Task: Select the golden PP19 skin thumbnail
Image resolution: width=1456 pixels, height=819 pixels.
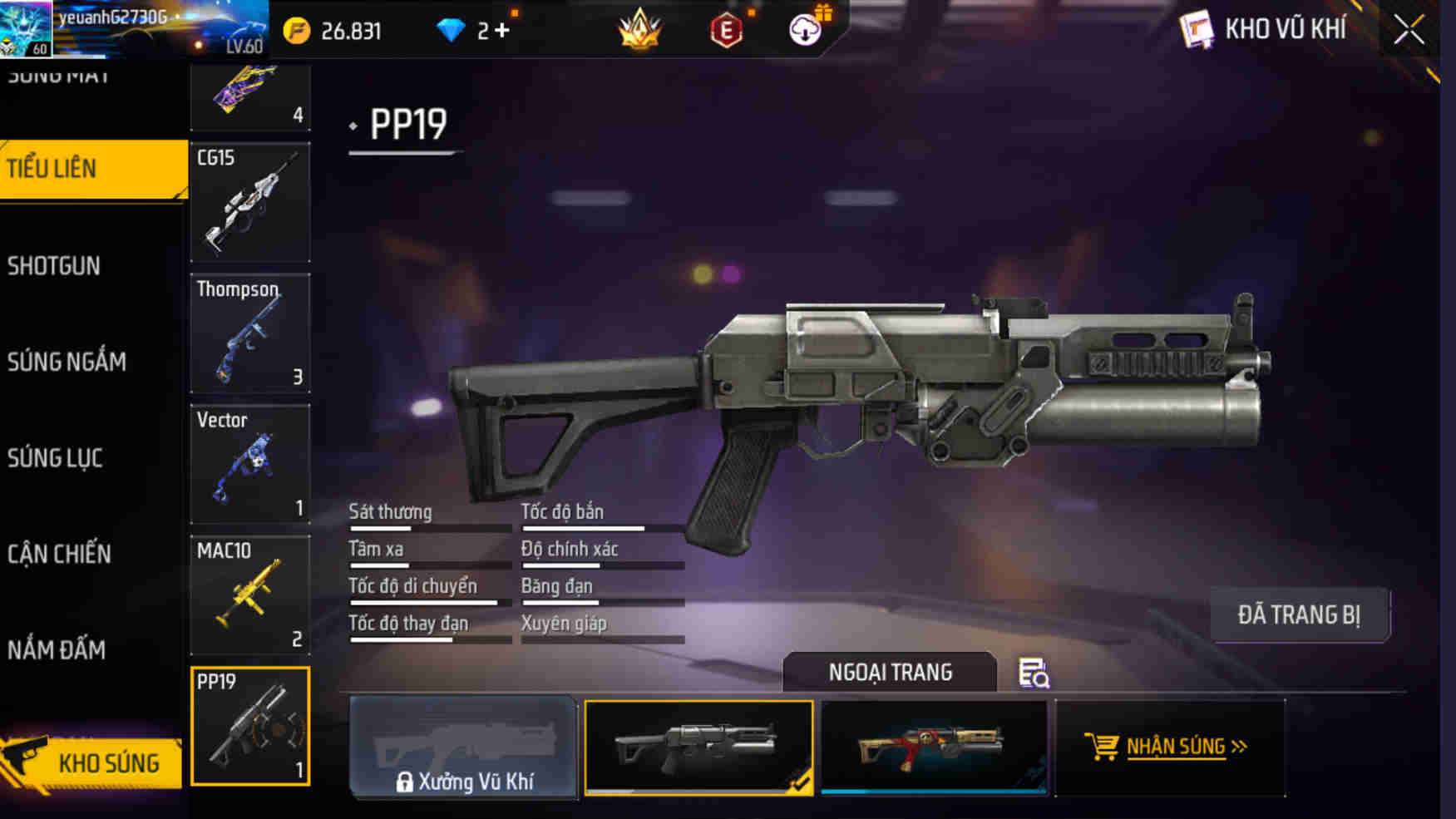Action: [933, 747]
